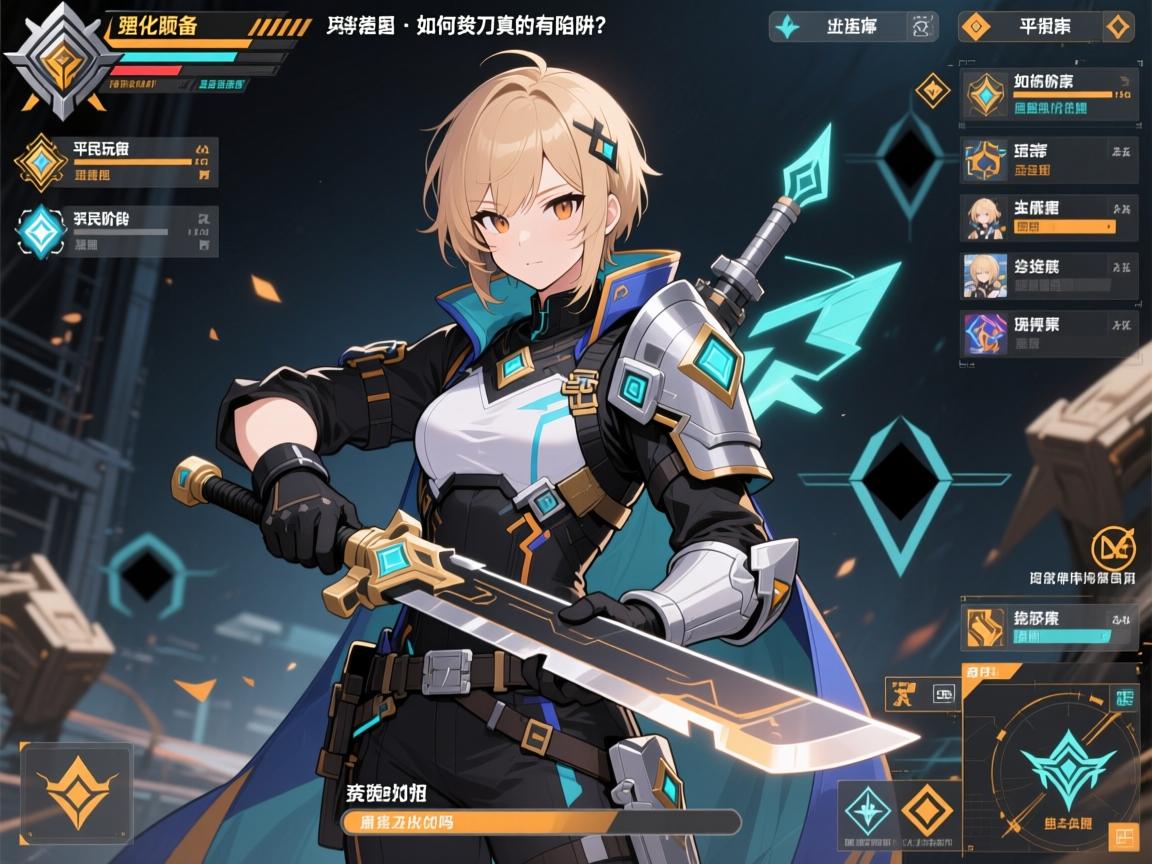
Task: Choose the left row with teal diamond icon
Action: [118, 231]
